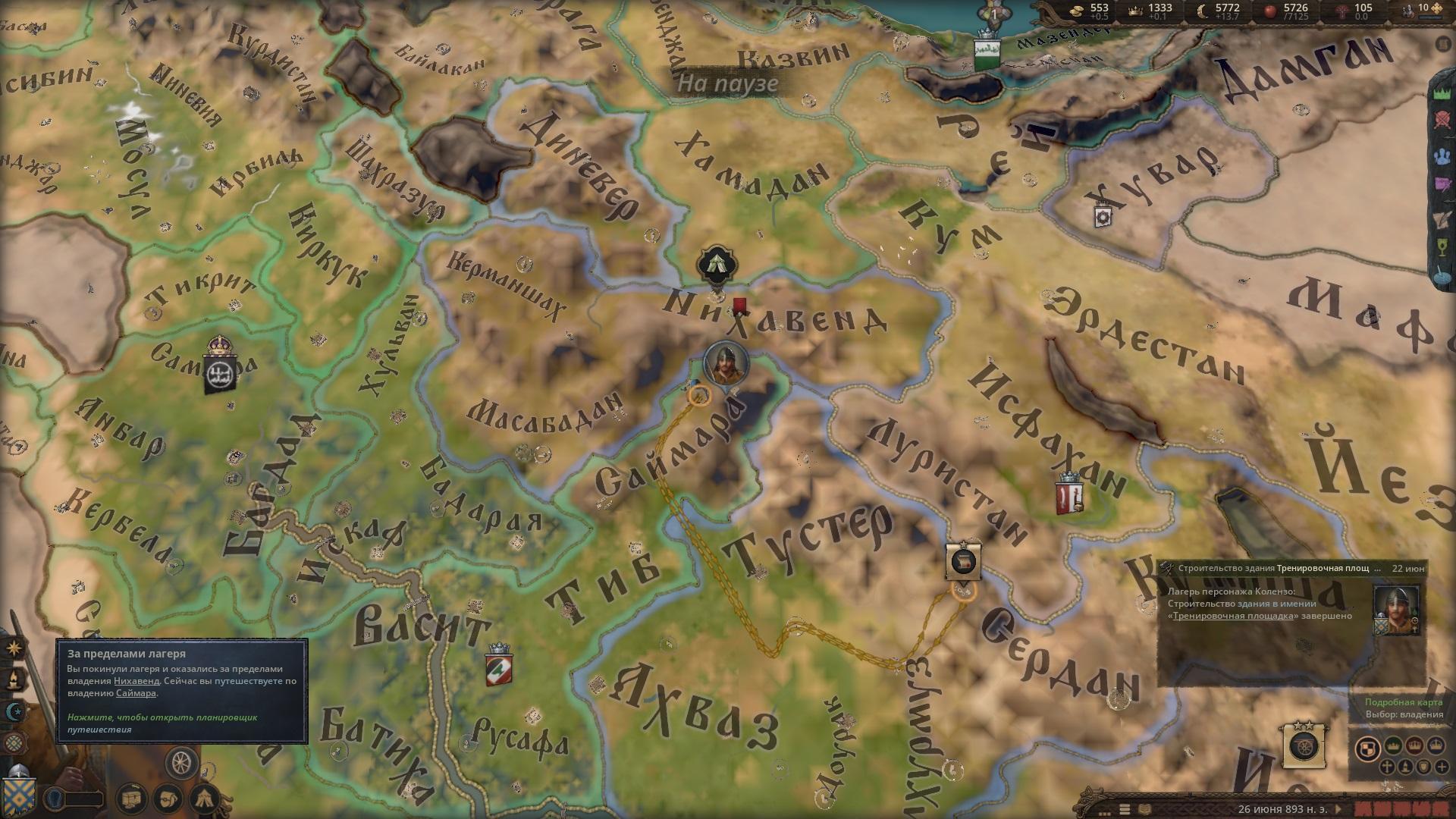Switch to the cross faith map mode

pyautogui.click(x=1386, y=767)
